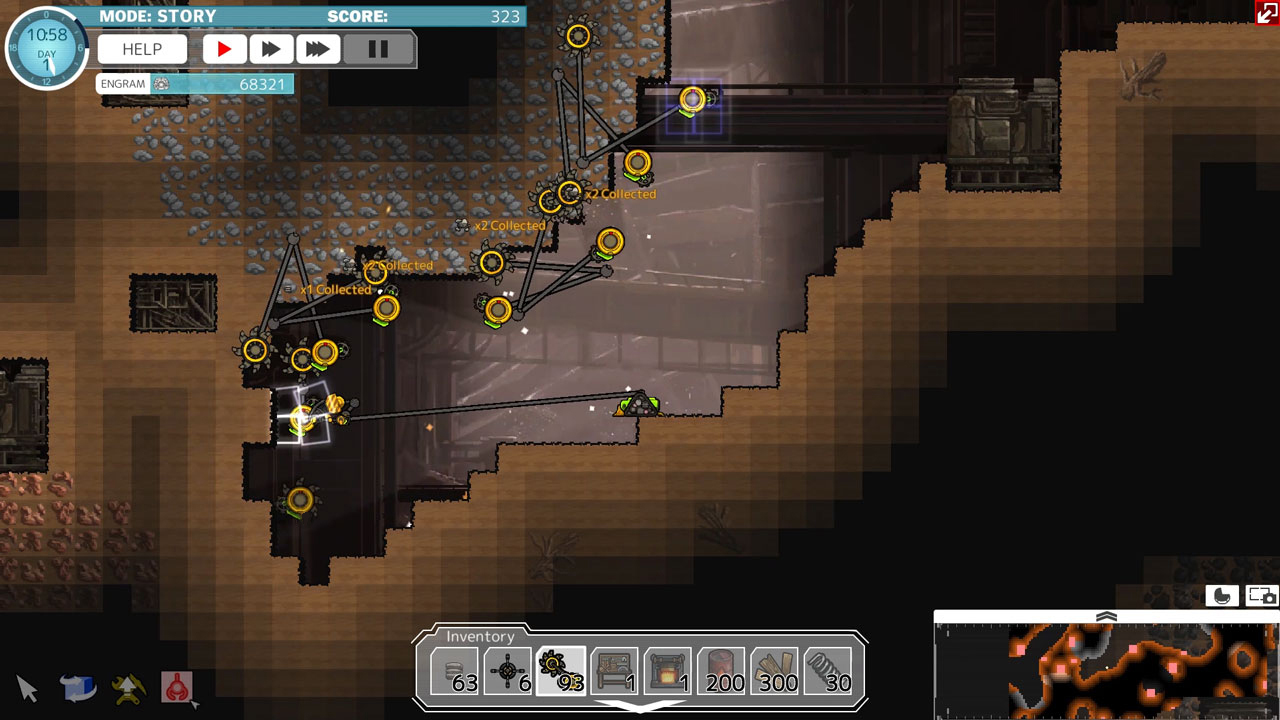Start playback at normal speed
This screenshot has height=720, width=1280.
pyautogui.click(x=224, y=48)
